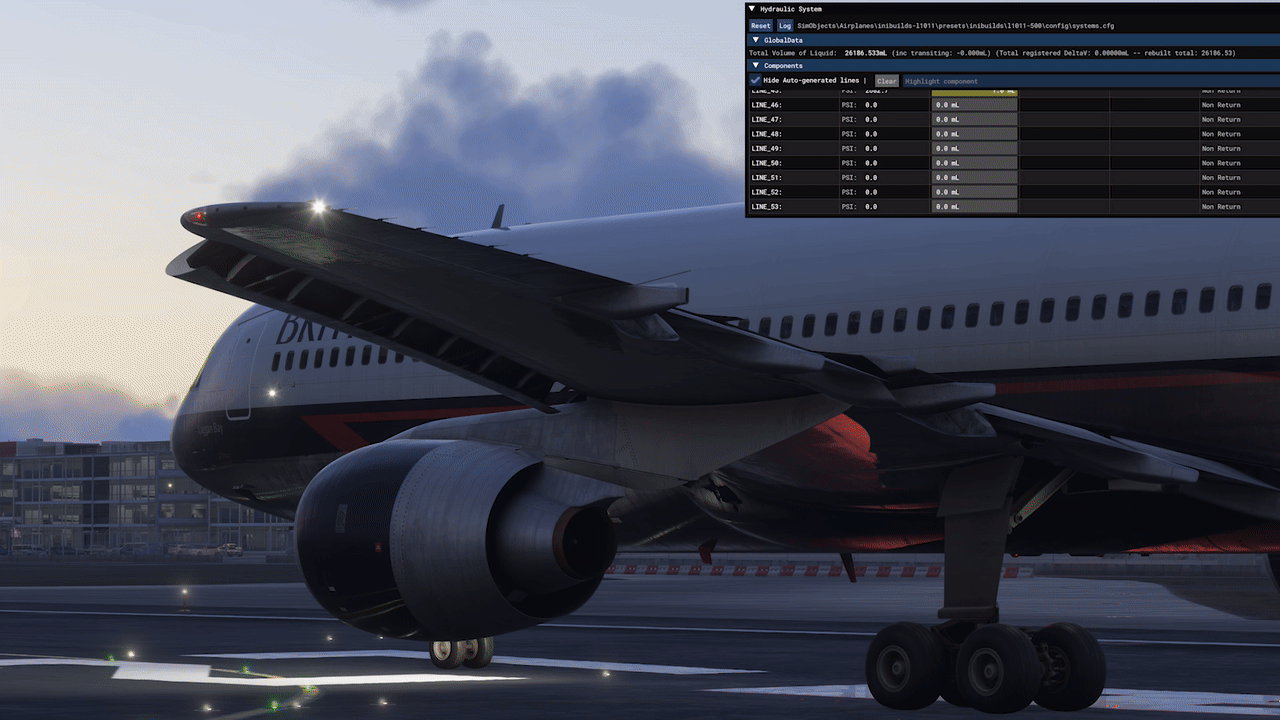This screenshot has height=720, width=1280.
Task: Click the 0.0 mL cell for LINE_51
Action: click(974, 177)
